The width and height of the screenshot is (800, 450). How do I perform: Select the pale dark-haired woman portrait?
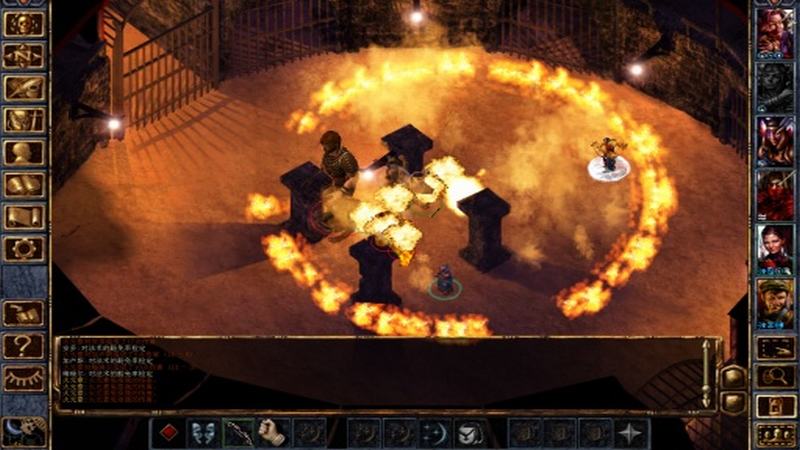click(x=775, y=247)
